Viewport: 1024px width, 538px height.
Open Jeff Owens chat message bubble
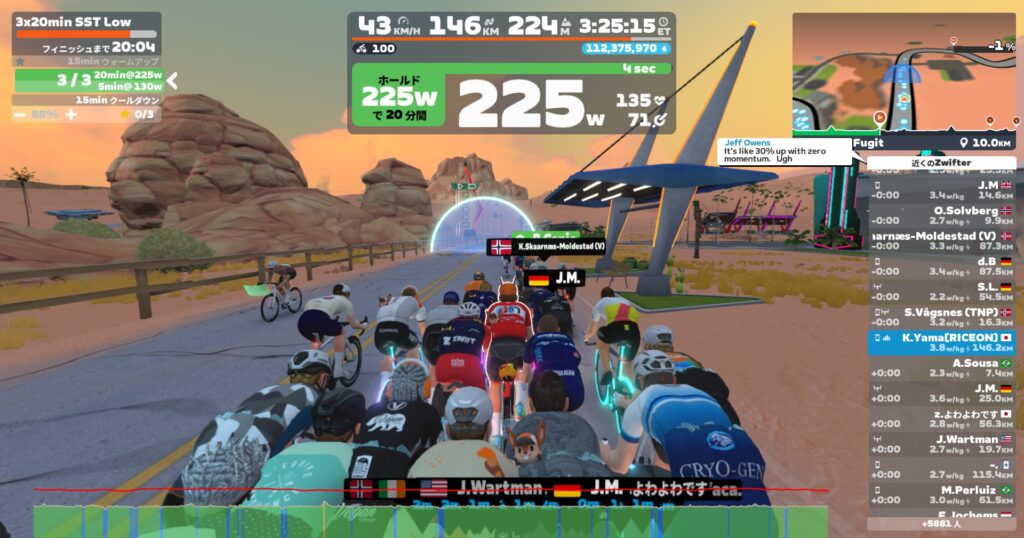click(x=785, y=151)
